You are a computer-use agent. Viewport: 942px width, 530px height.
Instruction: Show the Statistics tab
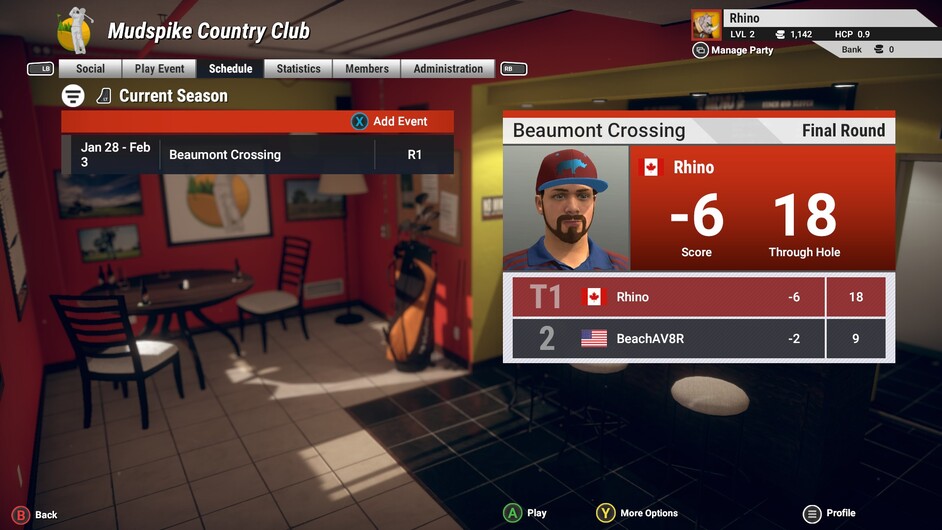tap(298, 69)
